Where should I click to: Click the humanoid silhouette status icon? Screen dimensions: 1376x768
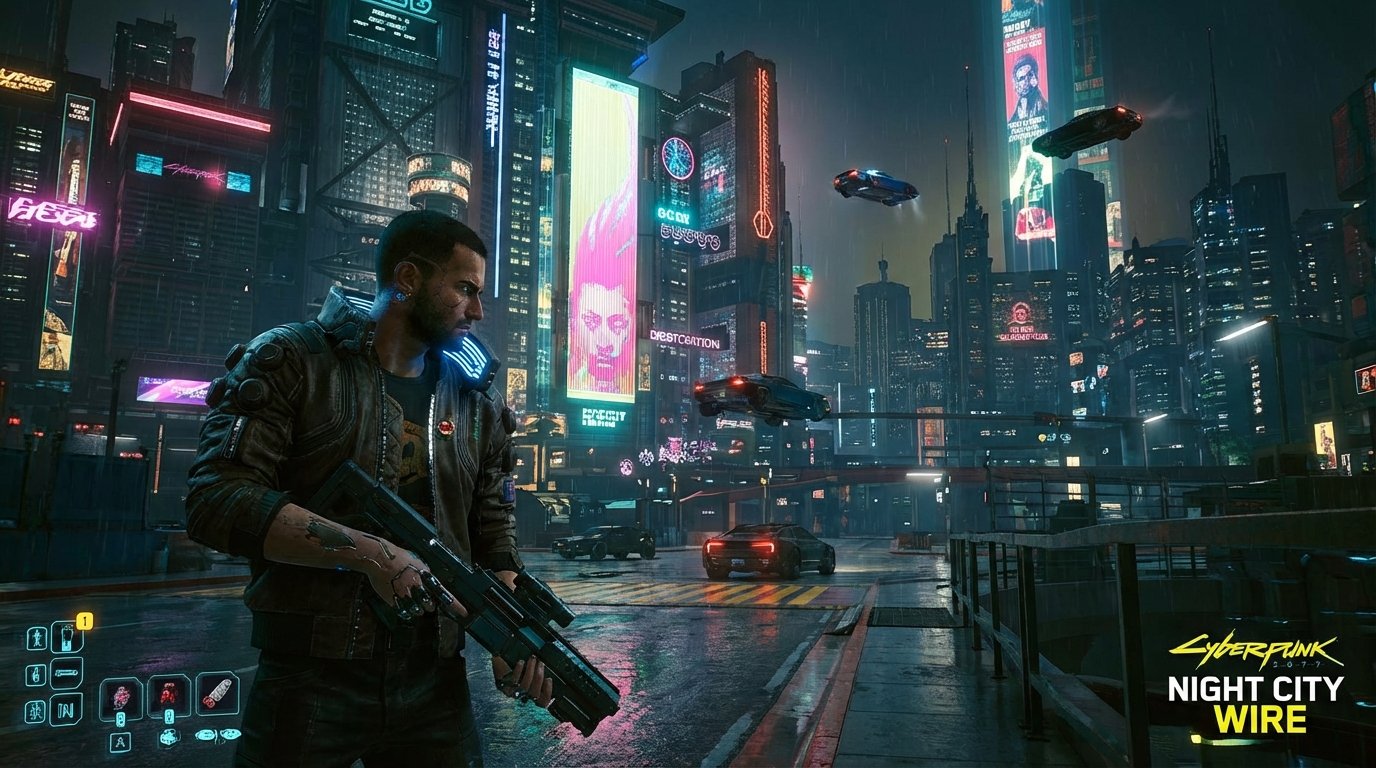click(x=38, y=638)
